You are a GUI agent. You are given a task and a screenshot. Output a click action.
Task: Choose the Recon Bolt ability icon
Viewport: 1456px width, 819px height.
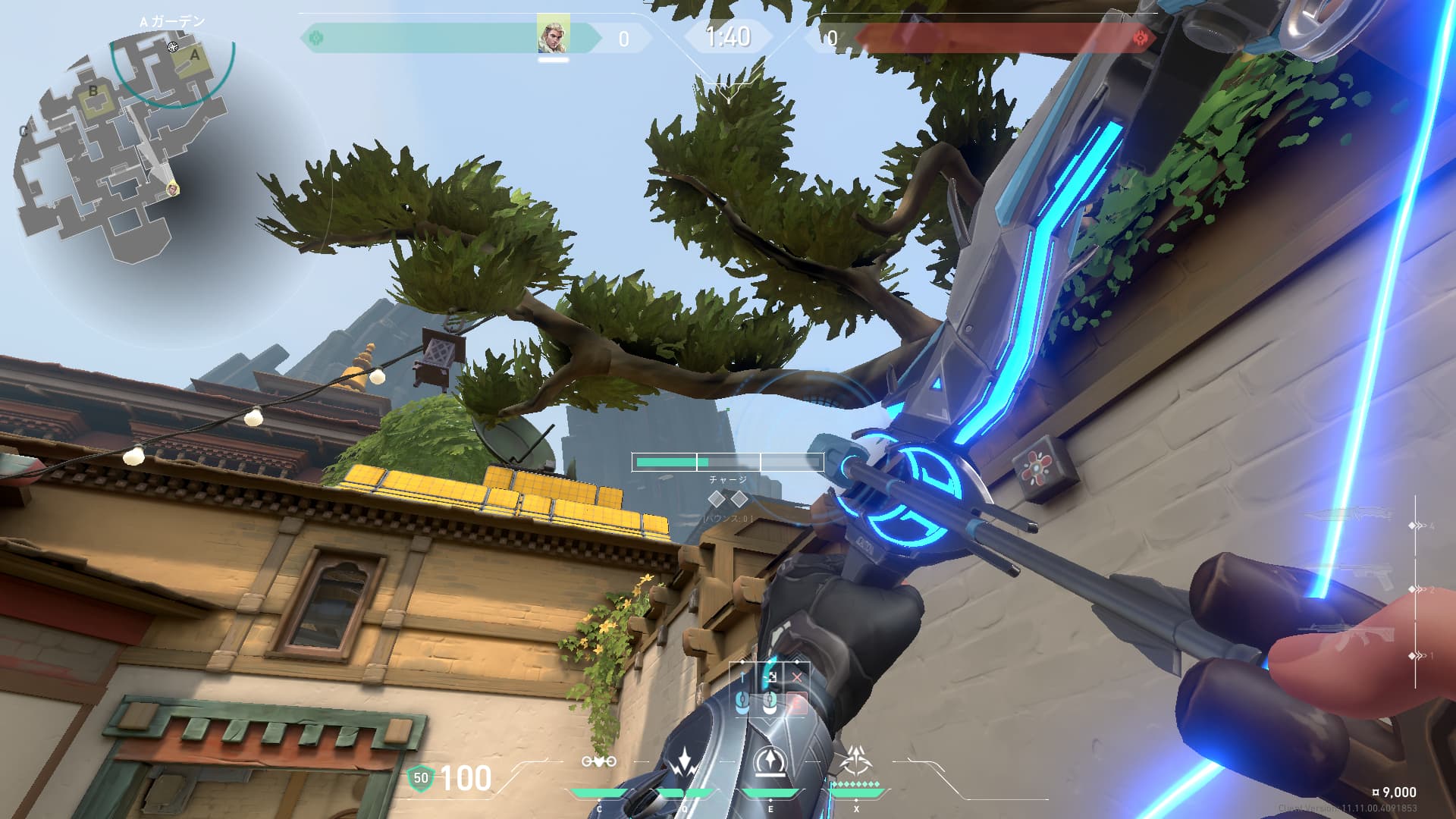pyautogui.click(x=770, y=761)
